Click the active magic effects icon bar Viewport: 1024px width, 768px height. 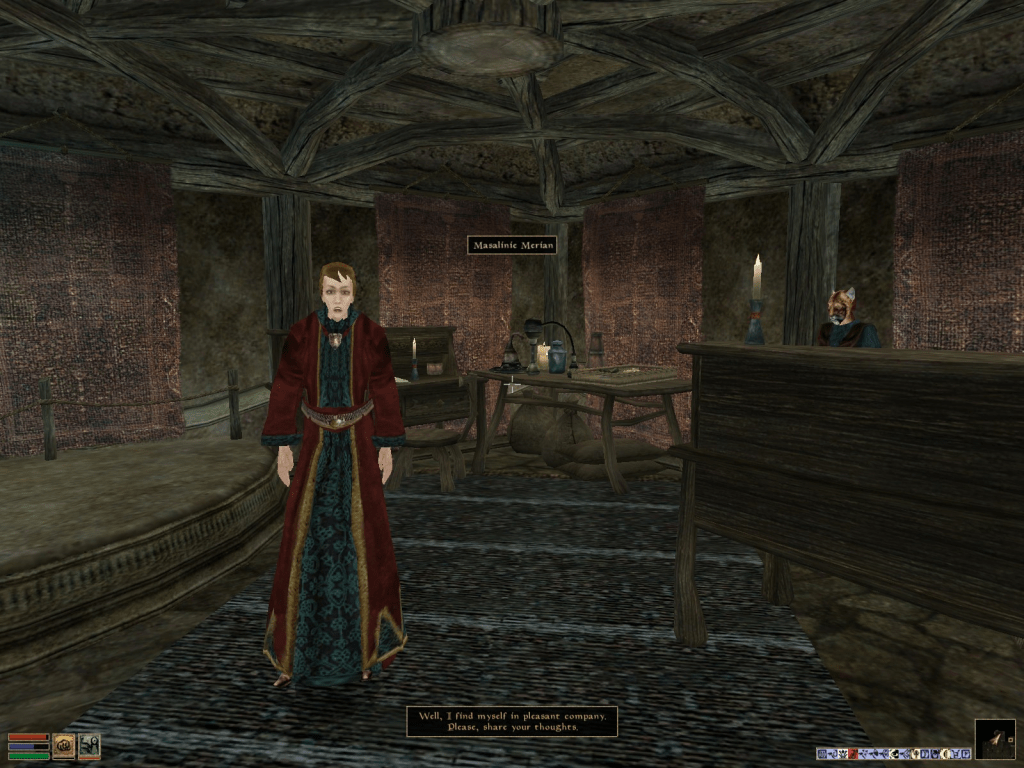tap(894, 753)
